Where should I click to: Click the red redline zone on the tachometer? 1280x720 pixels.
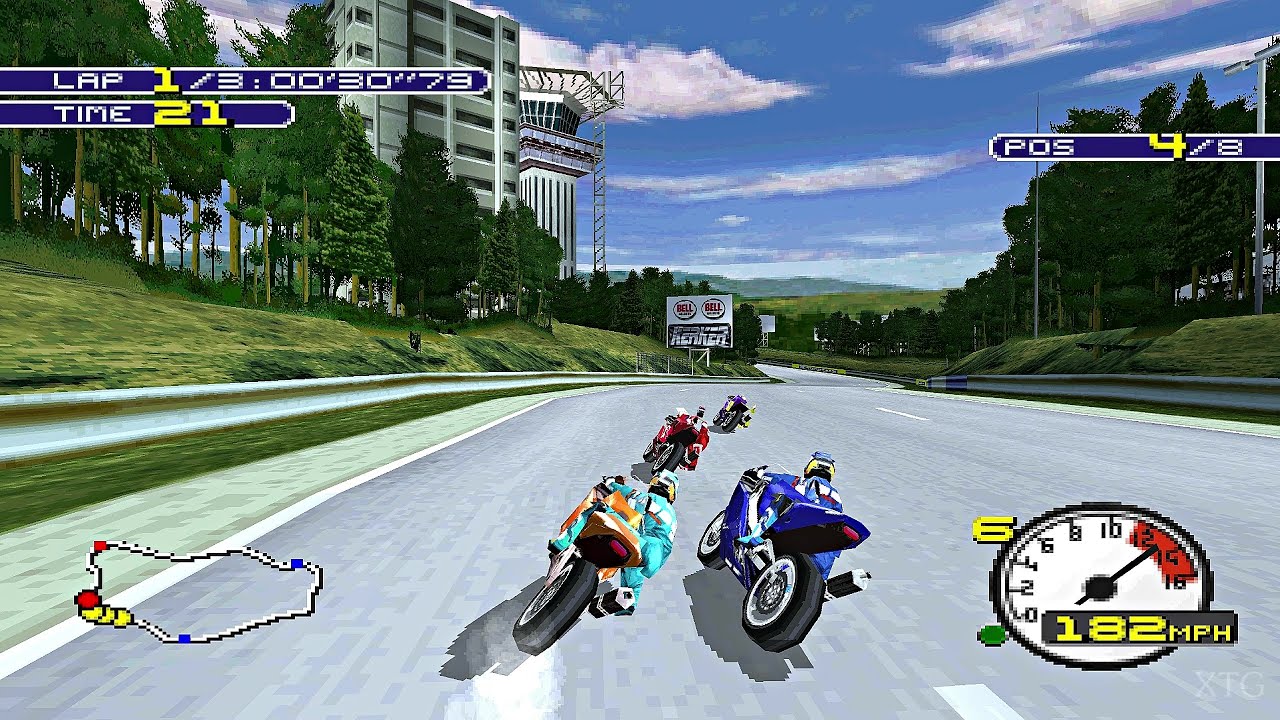1160,552
